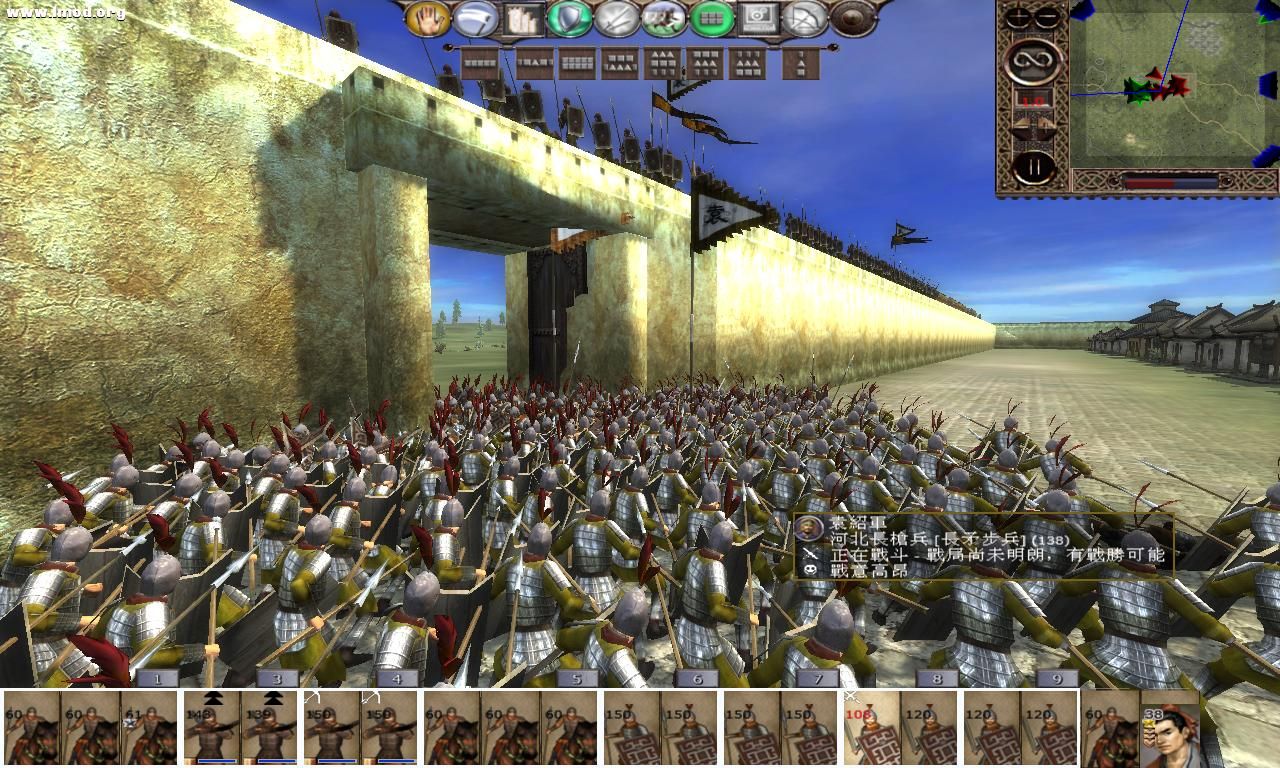This screenshot has width=1280, height=768.
Task: Order a charge with the running horse icon
Action: (664, 18)
